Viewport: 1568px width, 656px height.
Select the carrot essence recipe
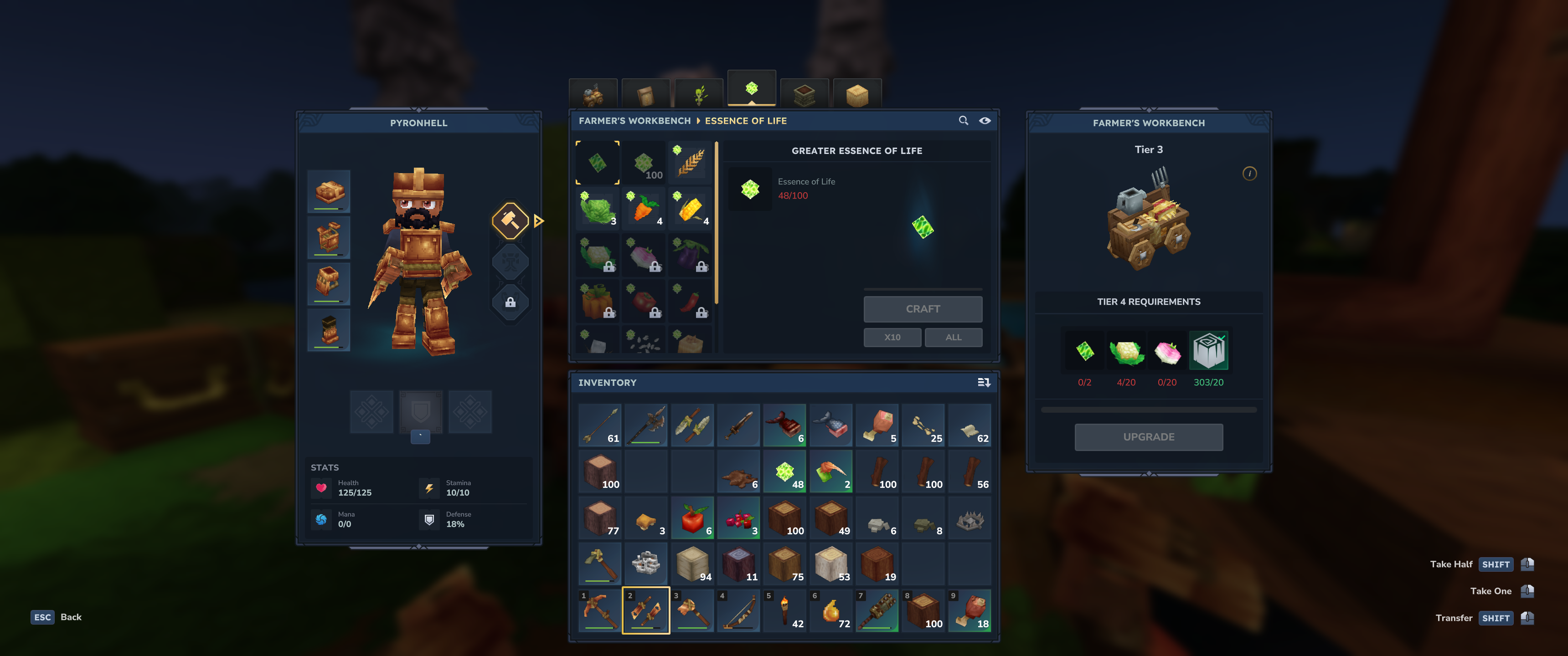[x=644, y=209]
